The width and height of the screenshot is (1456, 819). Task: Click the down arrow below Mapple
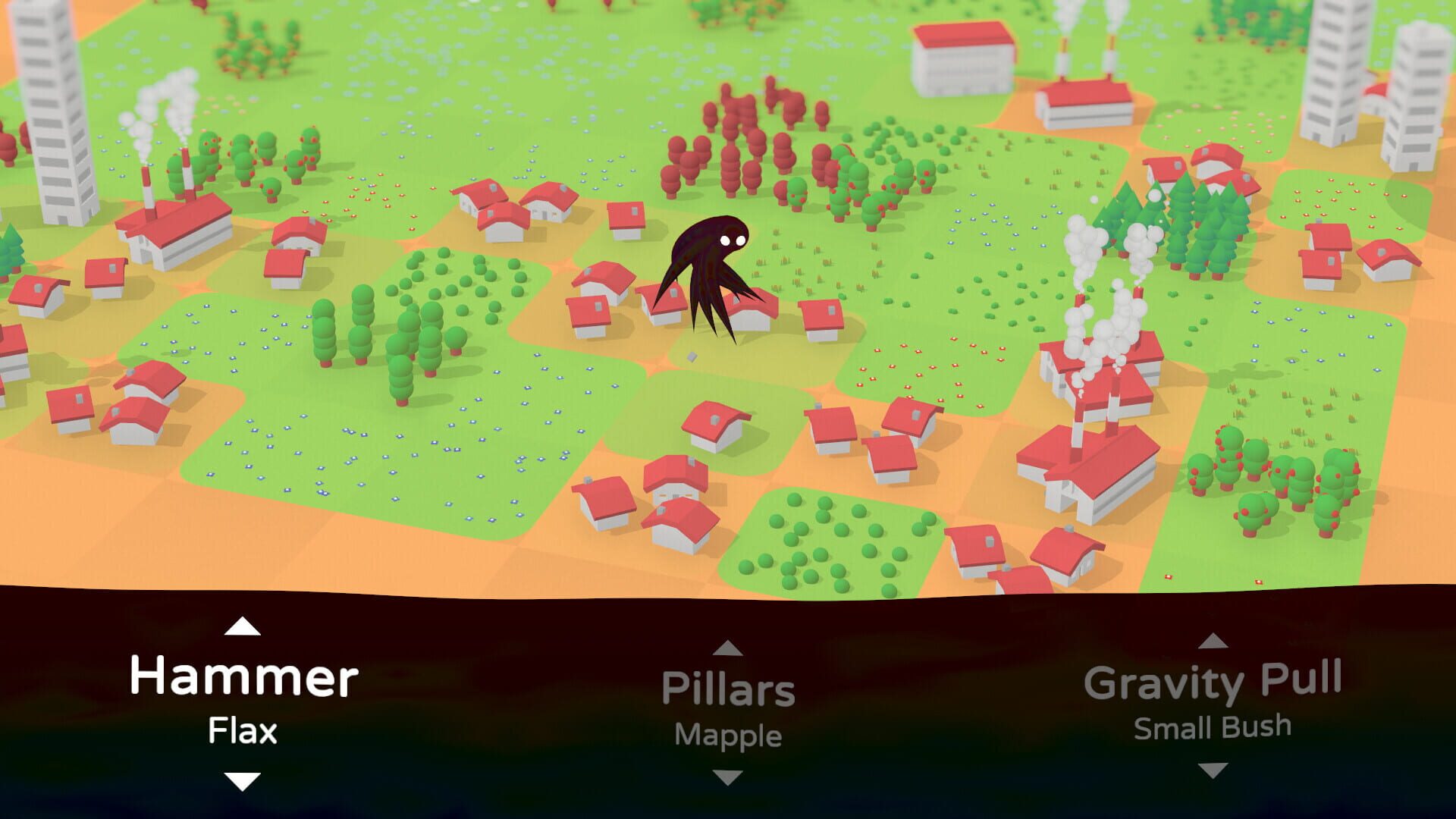click(728, 777)
